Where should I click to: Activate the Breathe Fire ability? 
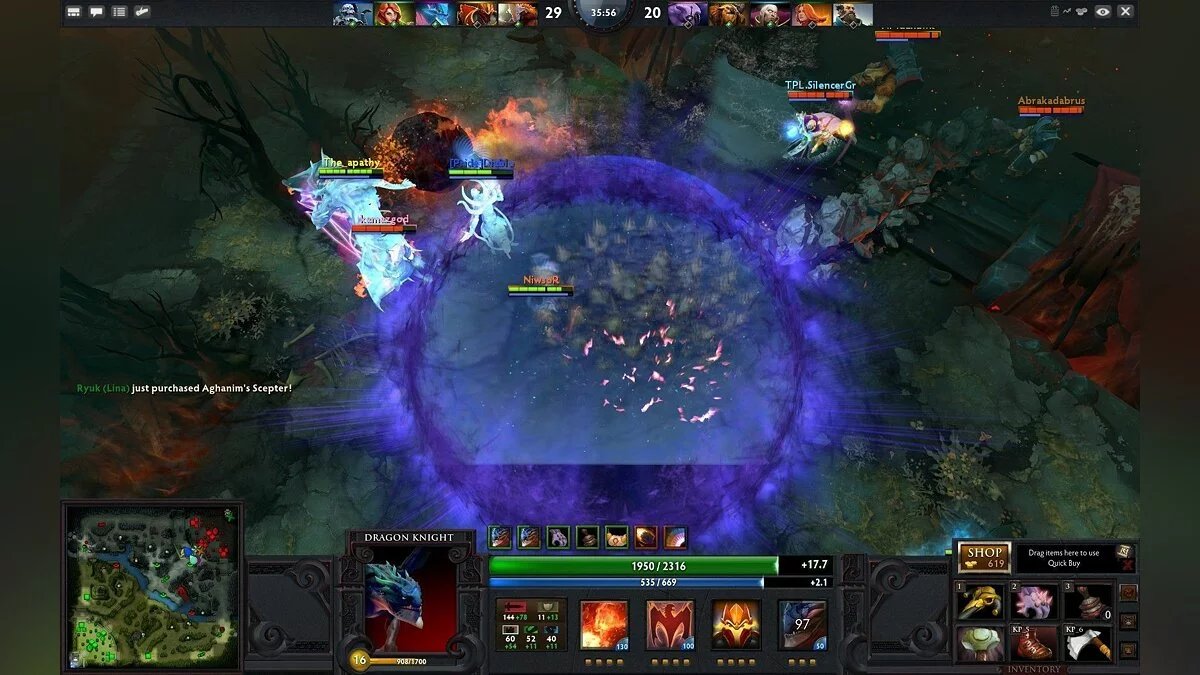click(x=605, y=624)
